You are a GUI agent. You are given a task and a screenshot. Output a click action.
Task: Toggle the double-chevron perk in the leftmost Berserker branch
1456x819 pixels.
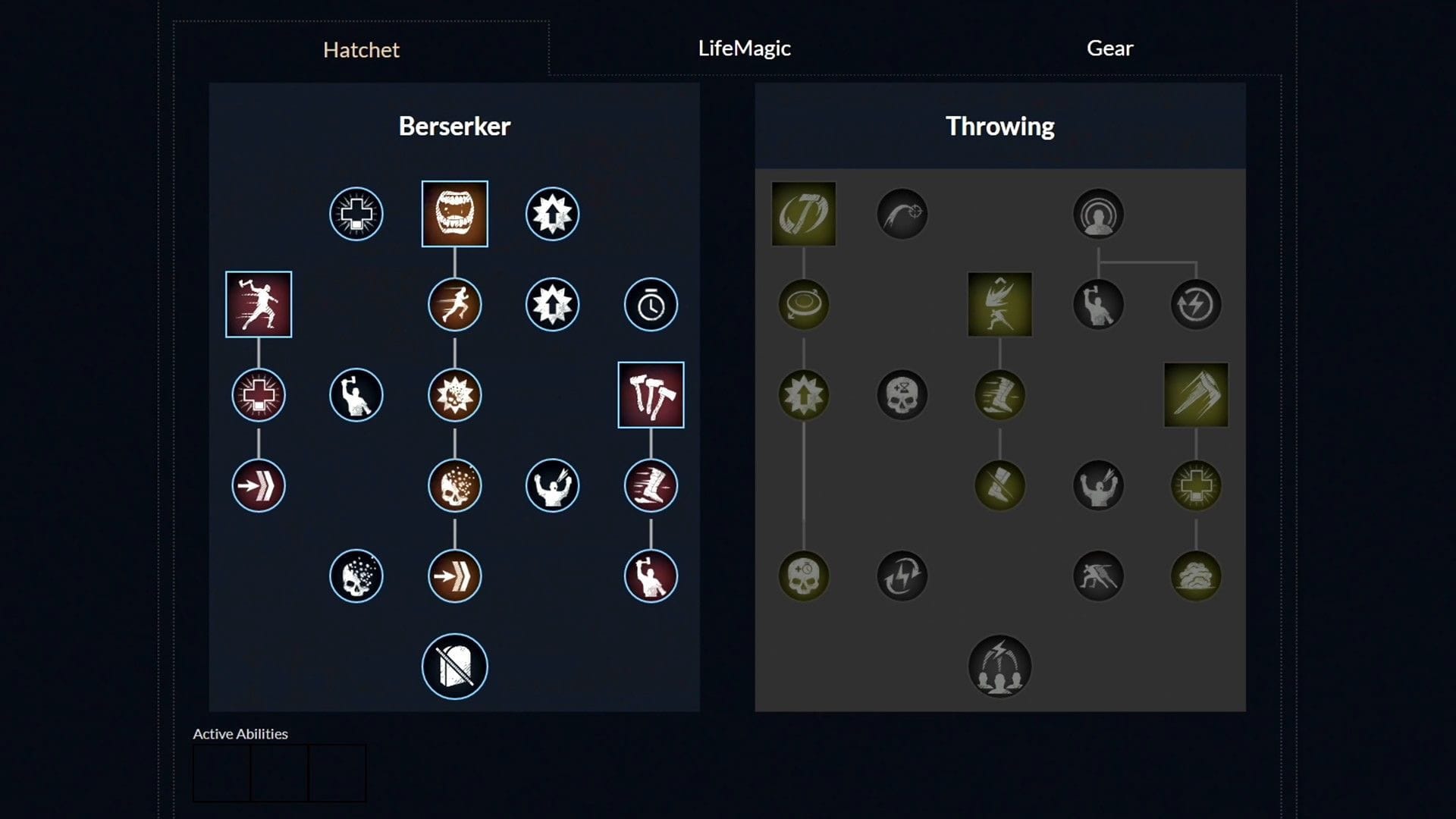click(x=259, y=485)
